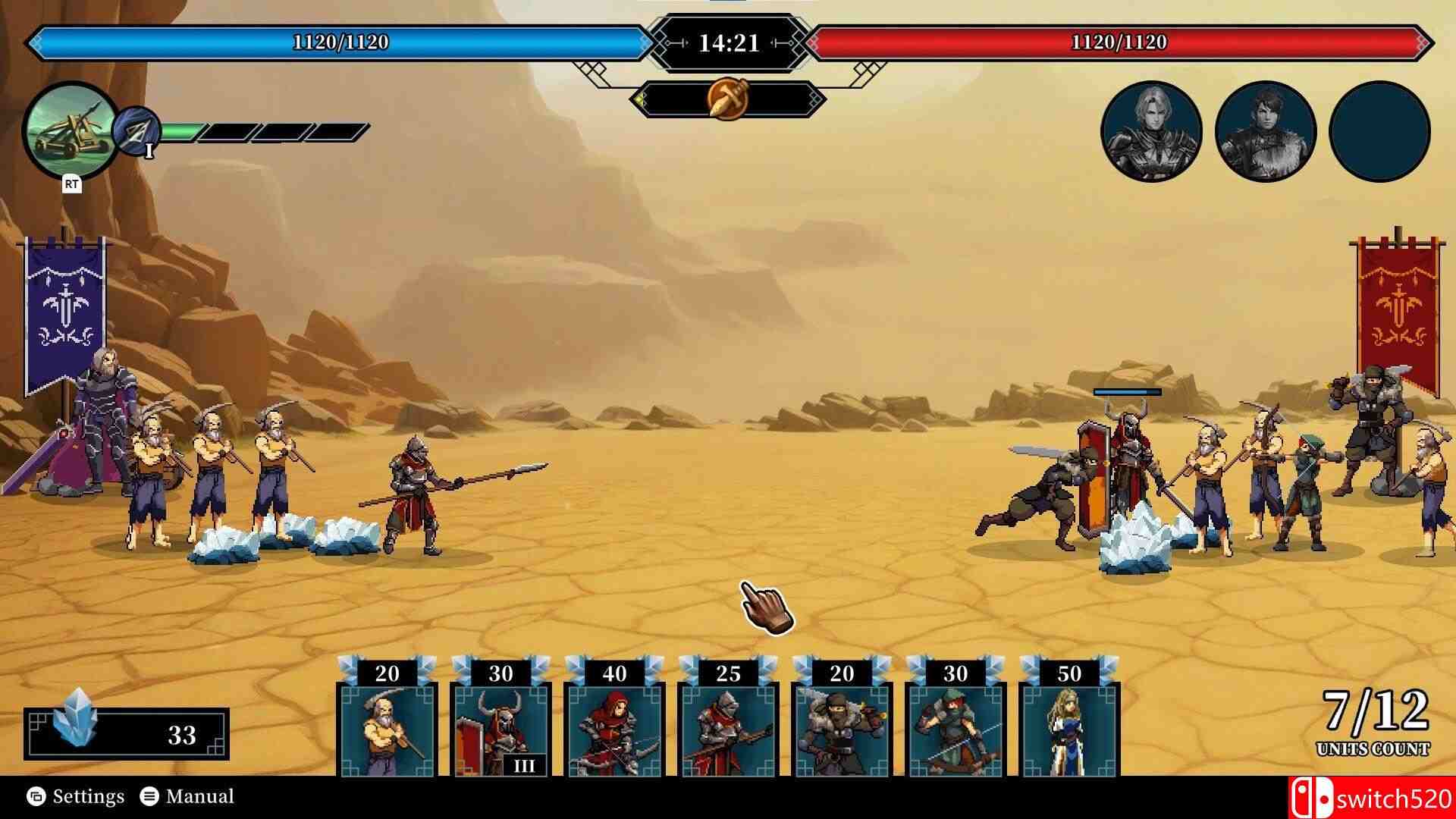Click the battle timer showing 14:21
Image resolution: width=1456 pixels, height=819 pixels.
click(x=726, y=42)
